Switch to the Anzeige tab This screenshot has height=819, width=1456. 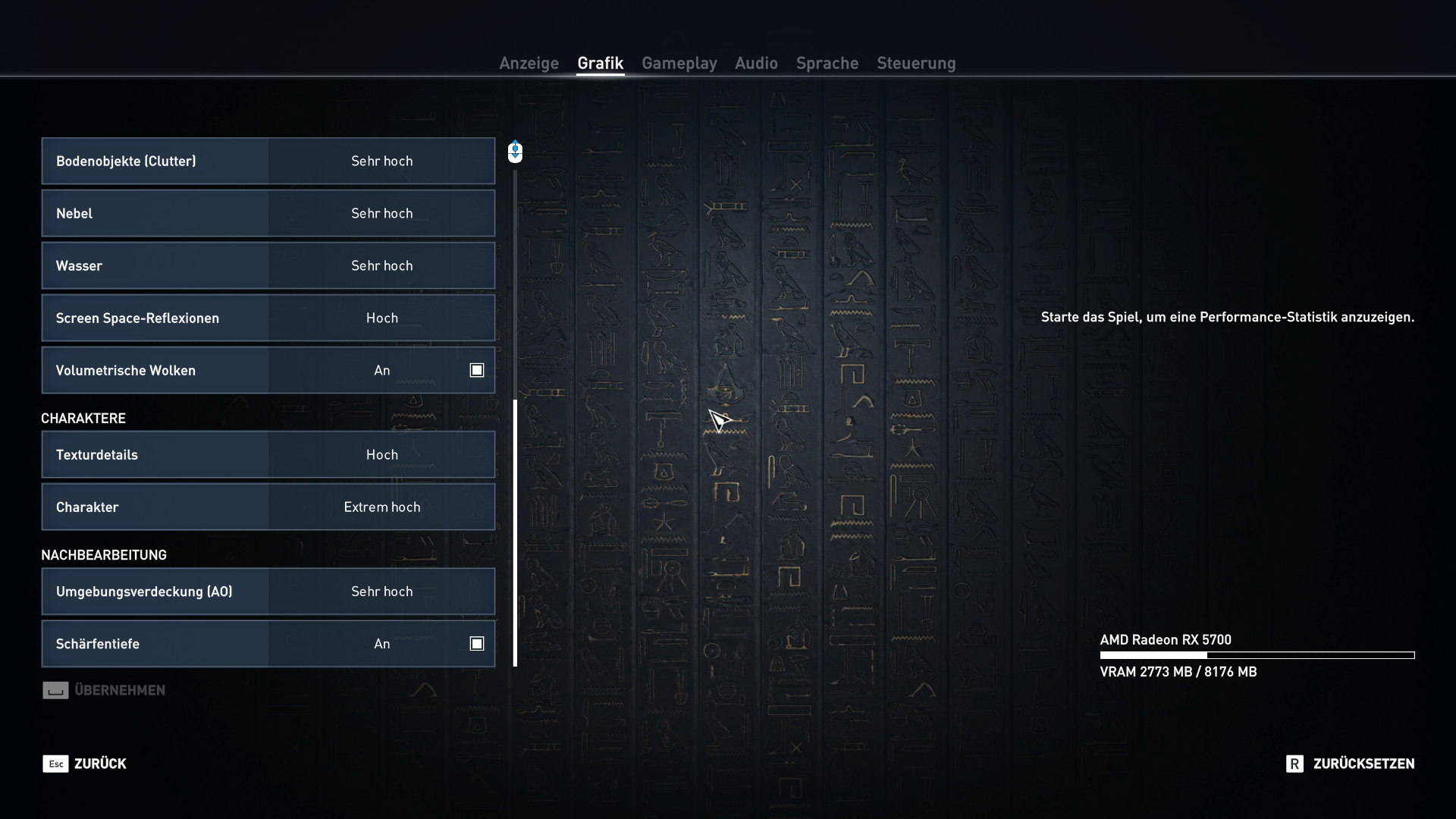[529, 64]
